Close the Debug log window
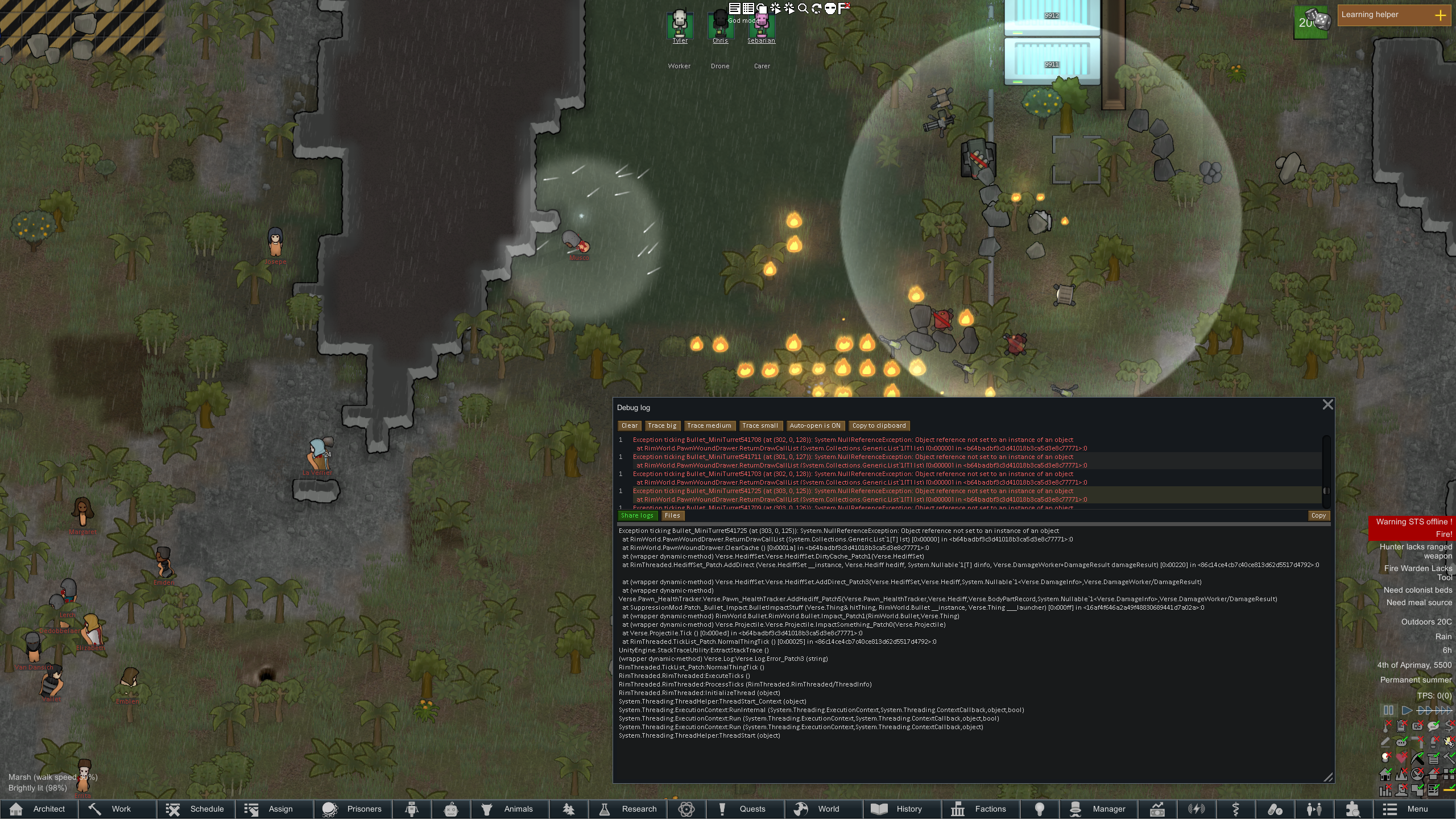The height and width of the screenshot is (819, 1456). [x=1327, y=404]
